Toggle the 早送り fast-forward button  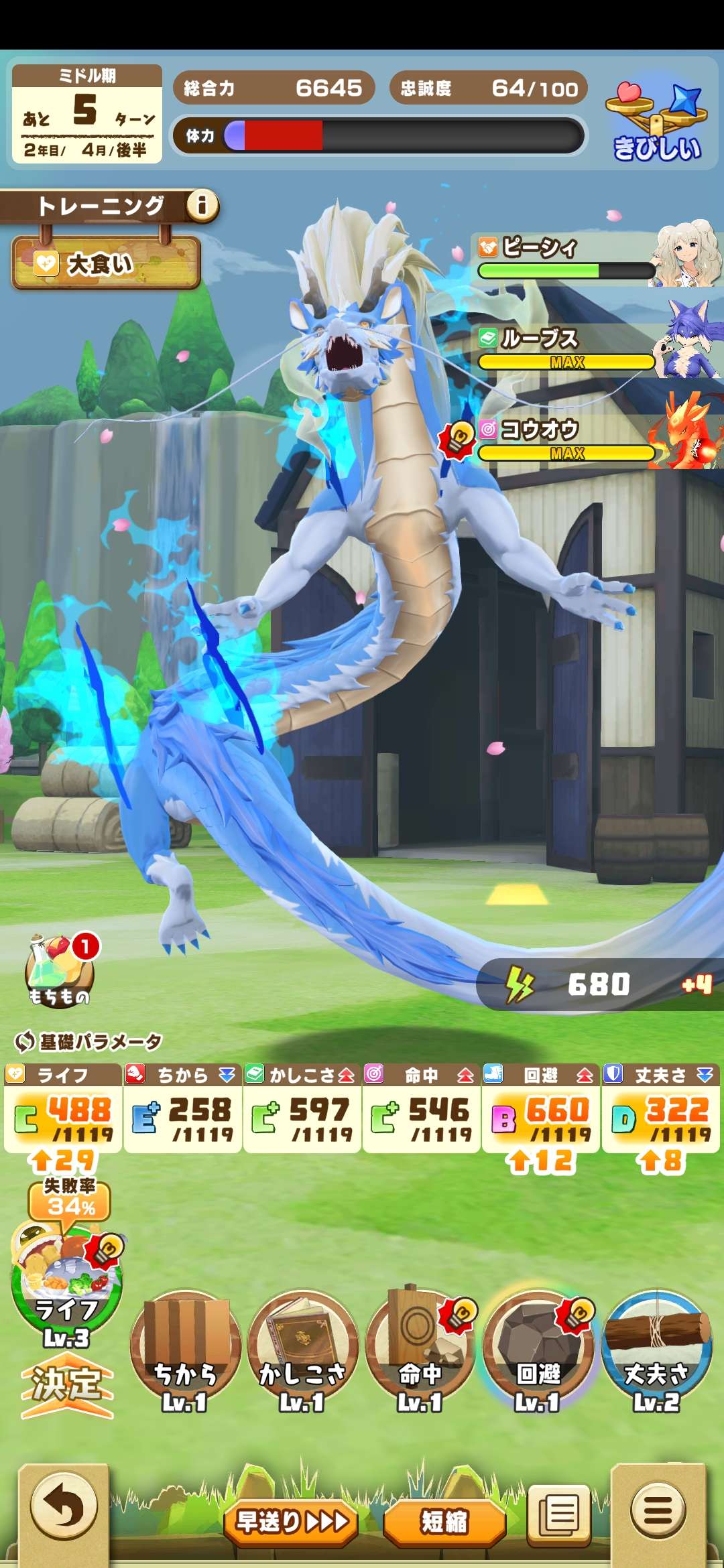click(292, 1522)
